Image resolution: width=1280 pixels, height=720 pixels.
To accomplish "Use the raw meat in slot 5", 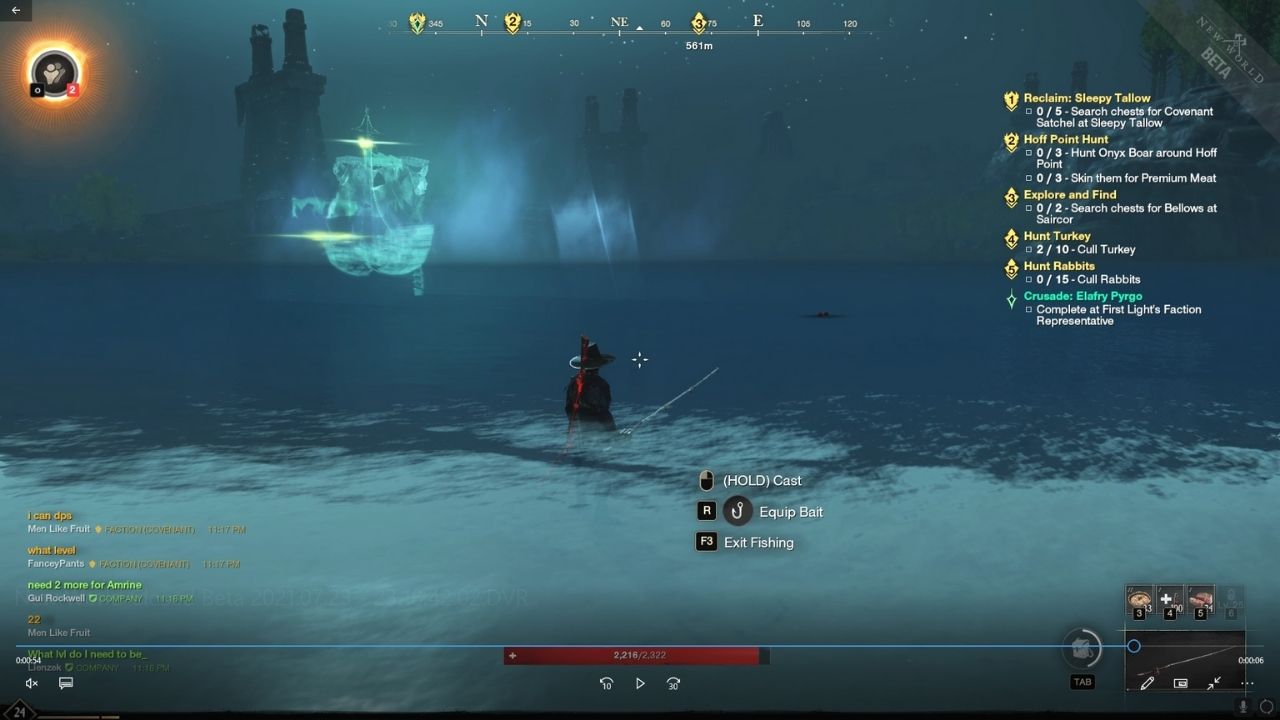I will point(1200,600).
